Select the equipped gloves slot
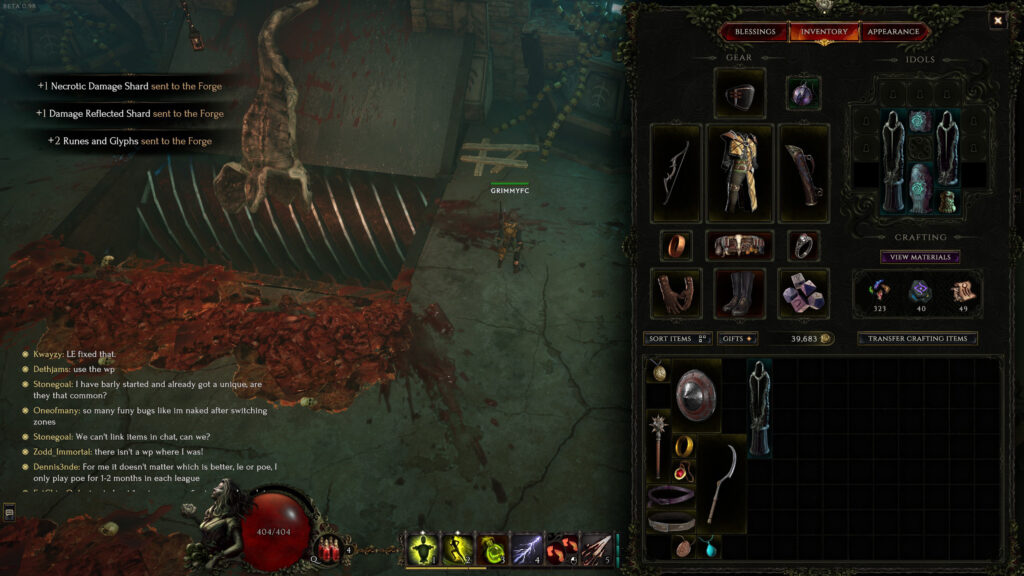Screen dimensions: 1024x576 click(x=675, y=293)
